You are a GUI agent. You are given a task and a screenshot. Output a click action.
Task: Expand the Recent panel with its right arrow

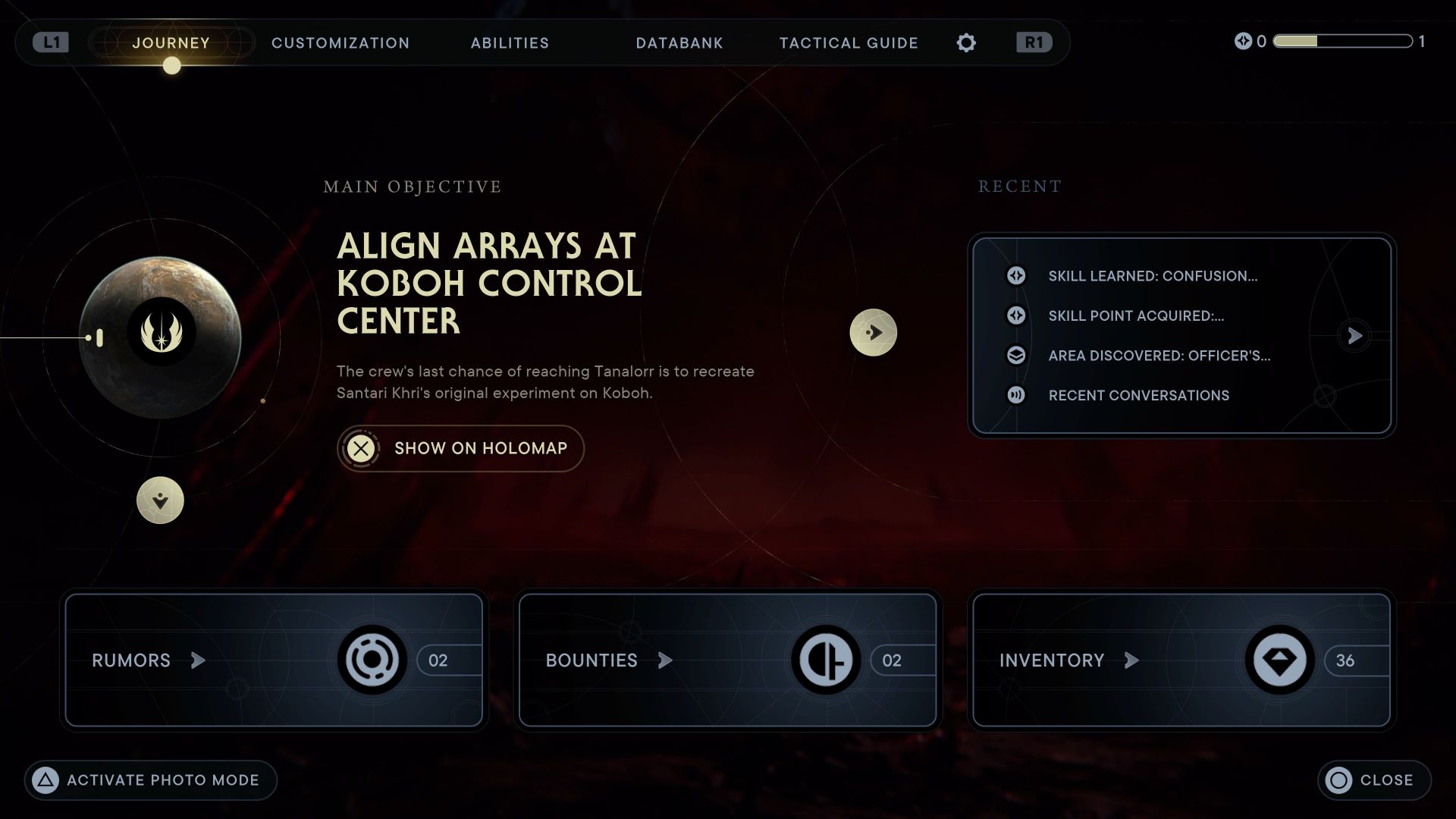tap(1355, 336)
